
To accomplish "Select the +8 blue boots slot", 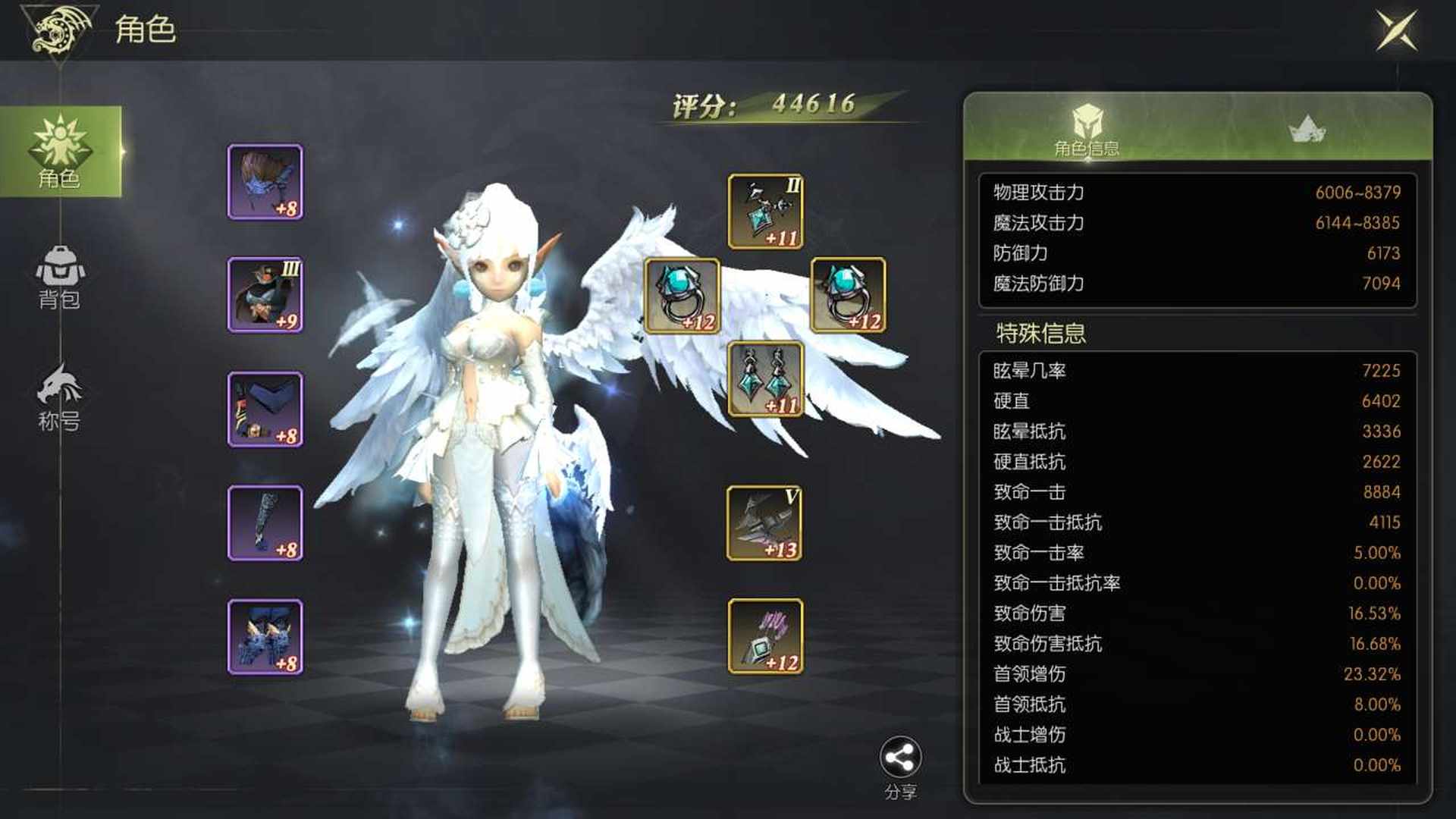I will point(265,637).
